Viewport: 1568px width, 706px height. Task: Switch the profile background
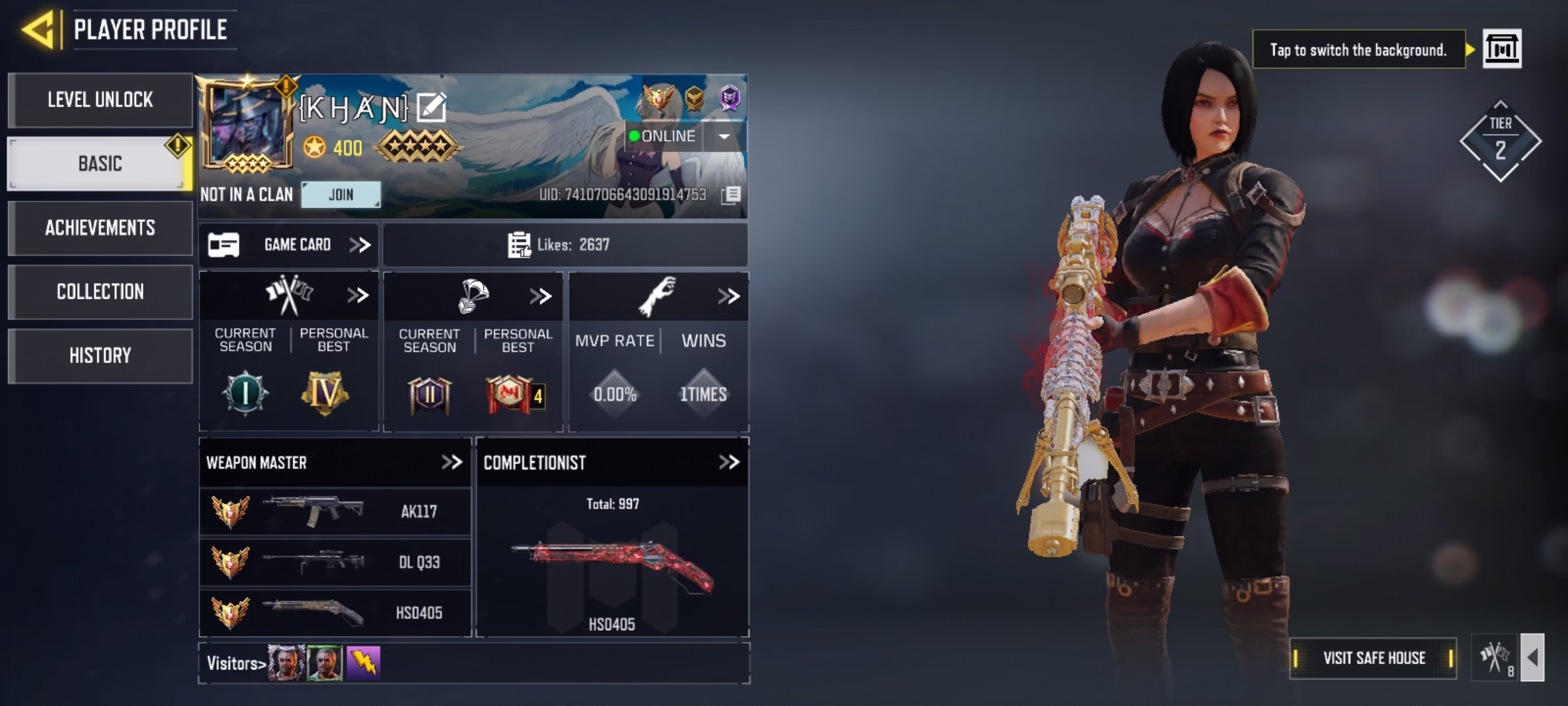pos(1501,49)
